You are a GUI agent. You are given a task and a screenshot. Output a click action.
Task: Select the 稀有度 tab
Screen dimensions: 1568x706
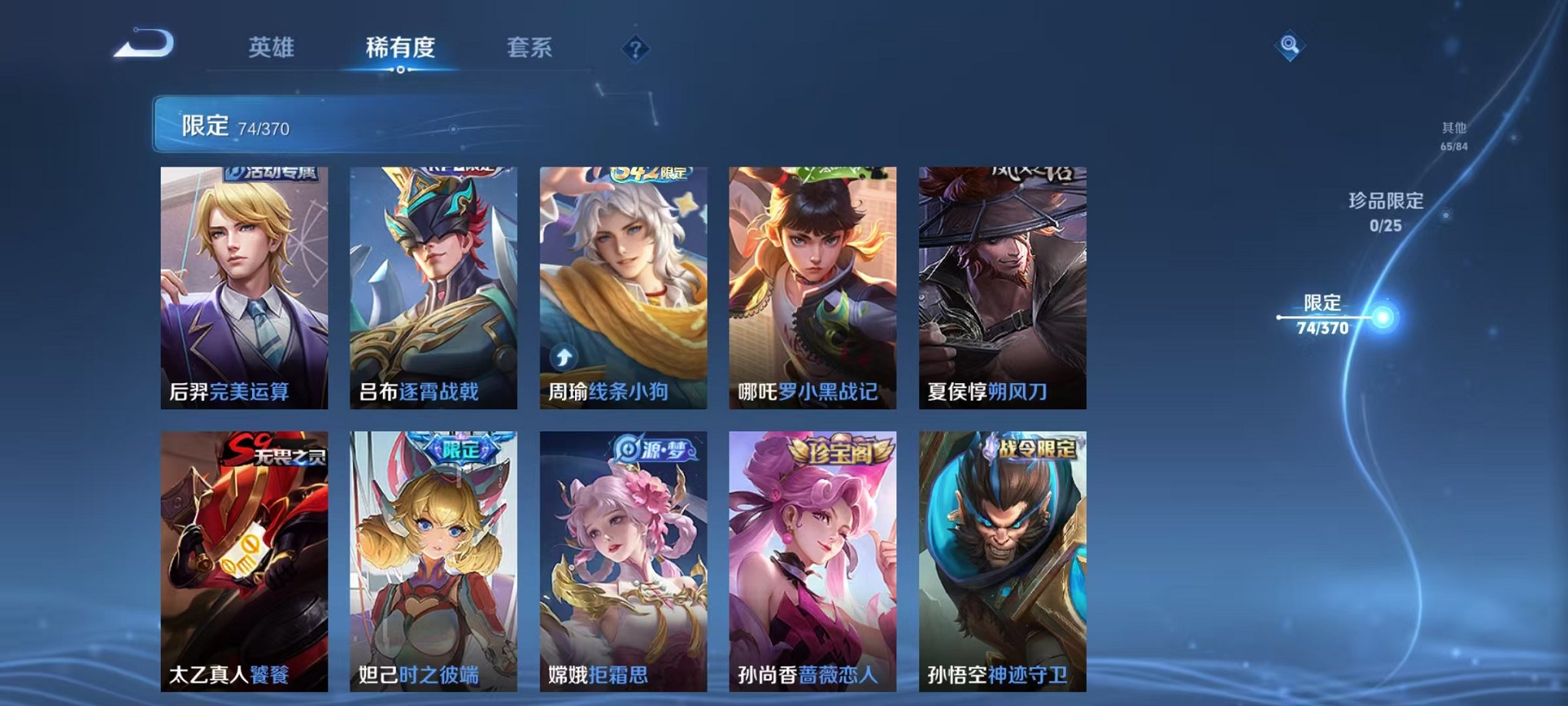[x=400, y=48]
